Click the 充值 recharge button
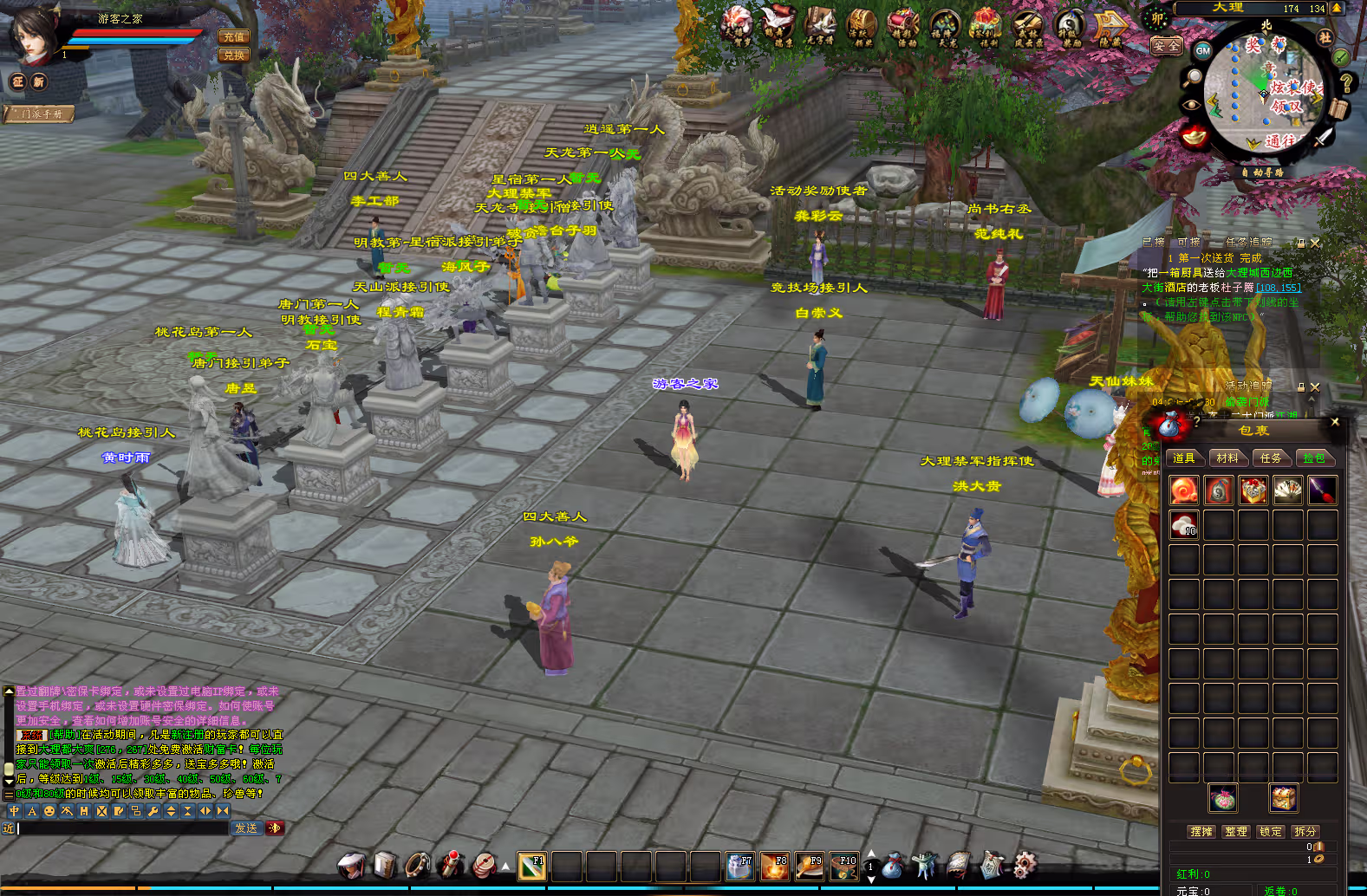This screenshot has height=896, width=1367. [x=234, y=36]
